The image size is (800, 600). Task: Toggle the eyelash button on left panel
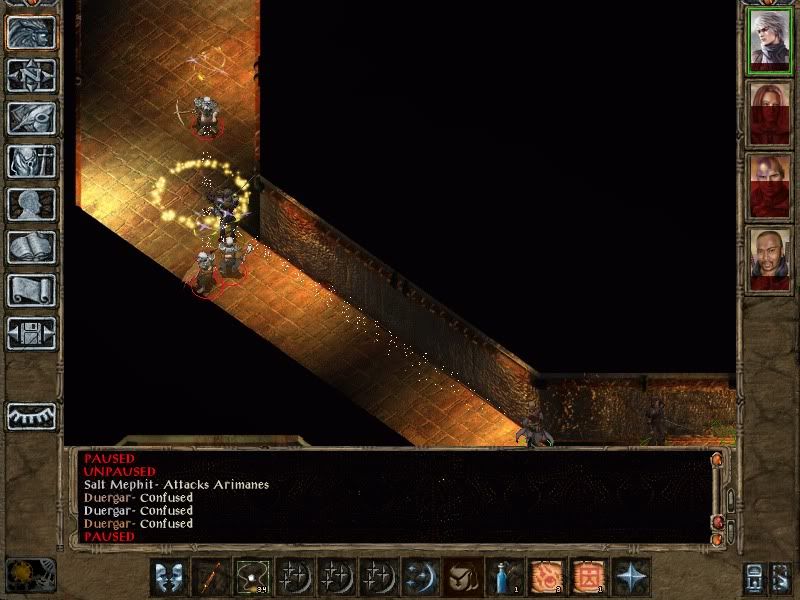(31, 415)
